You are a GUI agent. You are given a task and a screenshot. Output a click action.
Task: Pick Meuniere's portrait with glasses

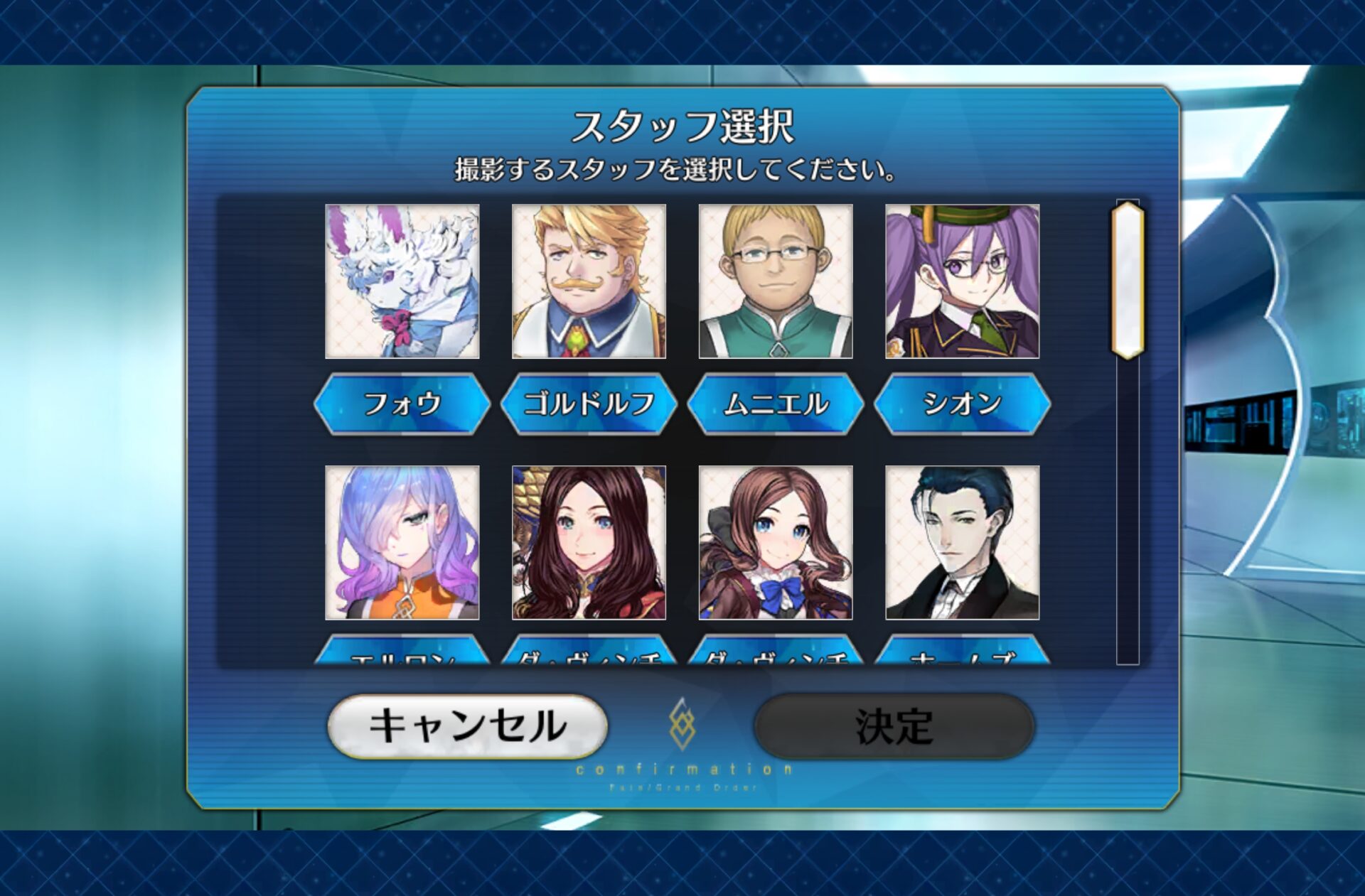click(x=776, y=281)
